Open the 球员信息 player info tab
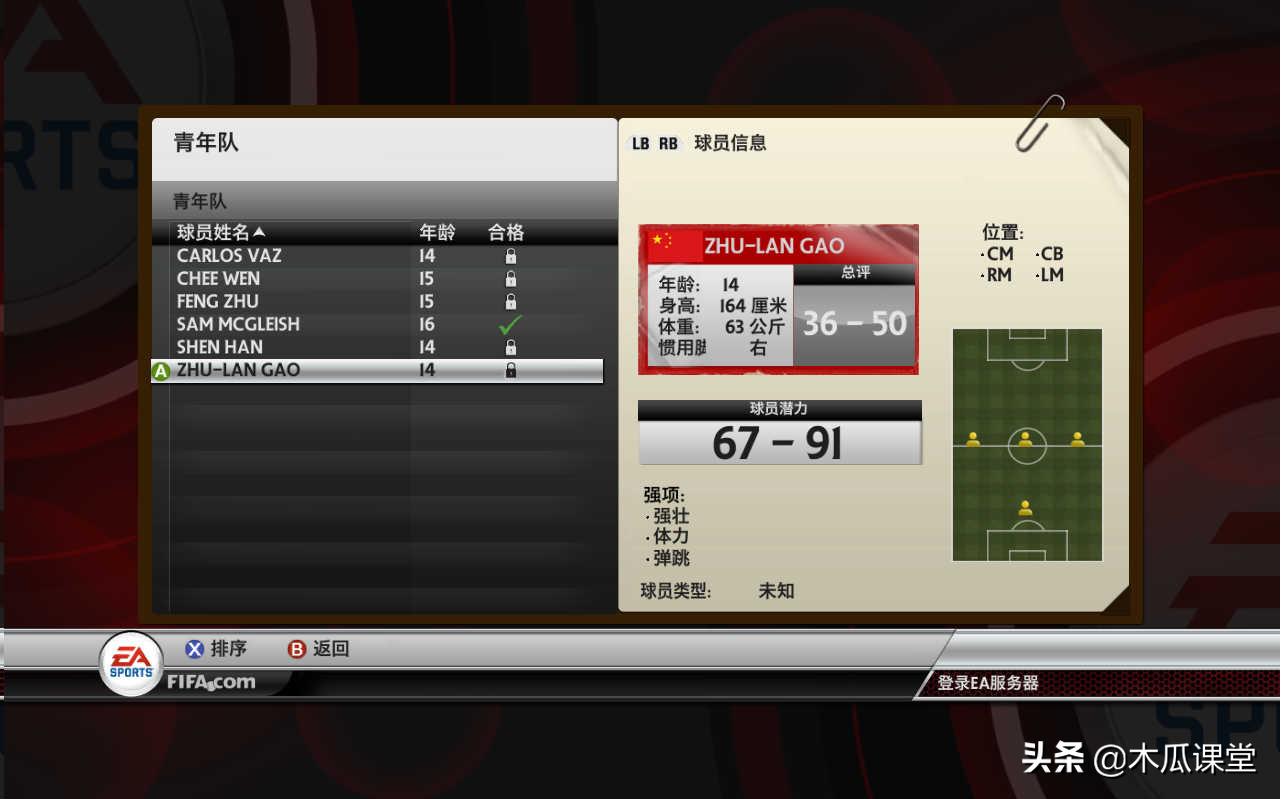Screen dimensions: 1281x799 pyautogui.click(x=730, y=143)
